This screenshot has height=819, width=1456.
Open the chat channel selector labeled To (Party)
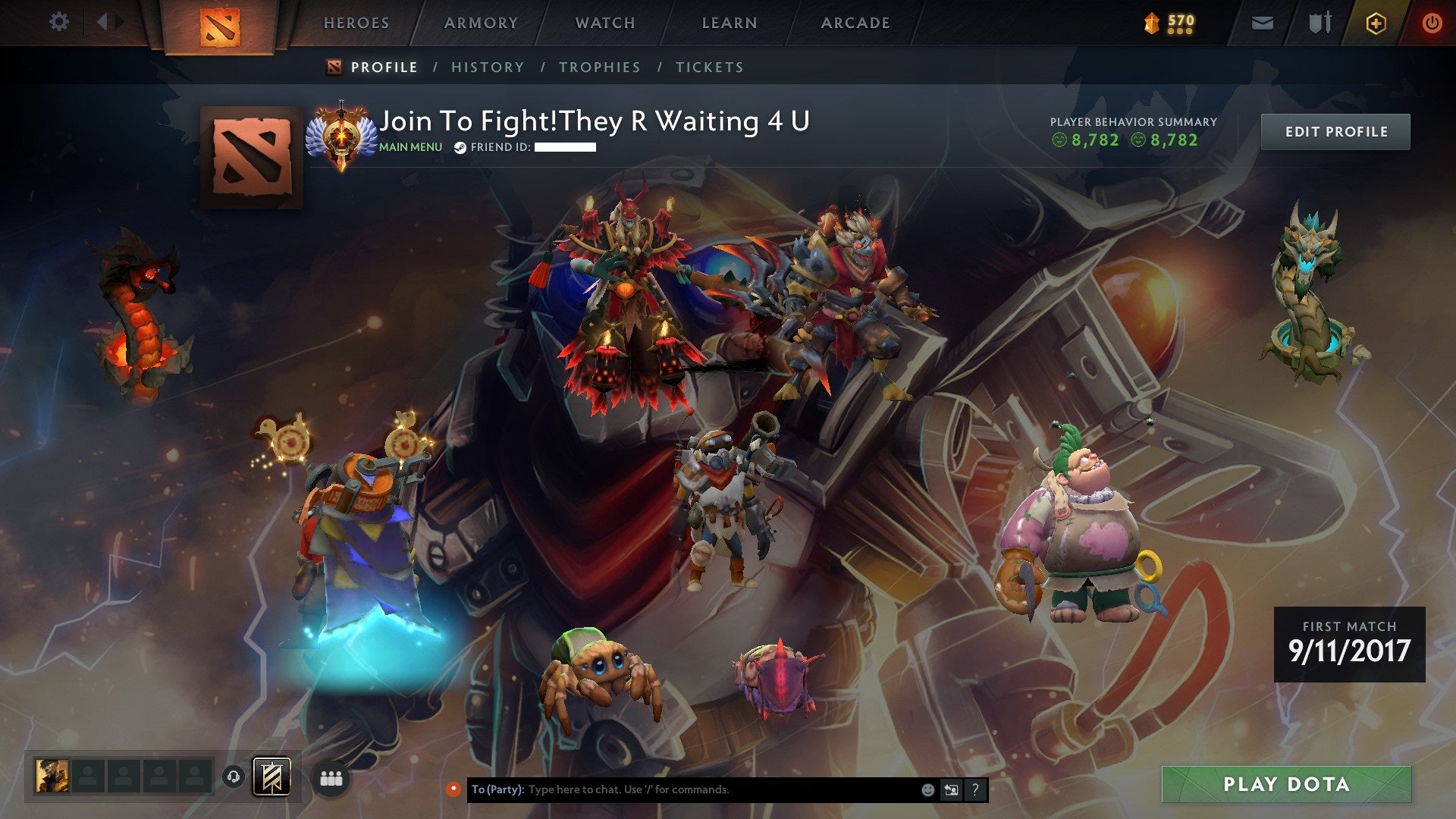click(x=495, y=789)
